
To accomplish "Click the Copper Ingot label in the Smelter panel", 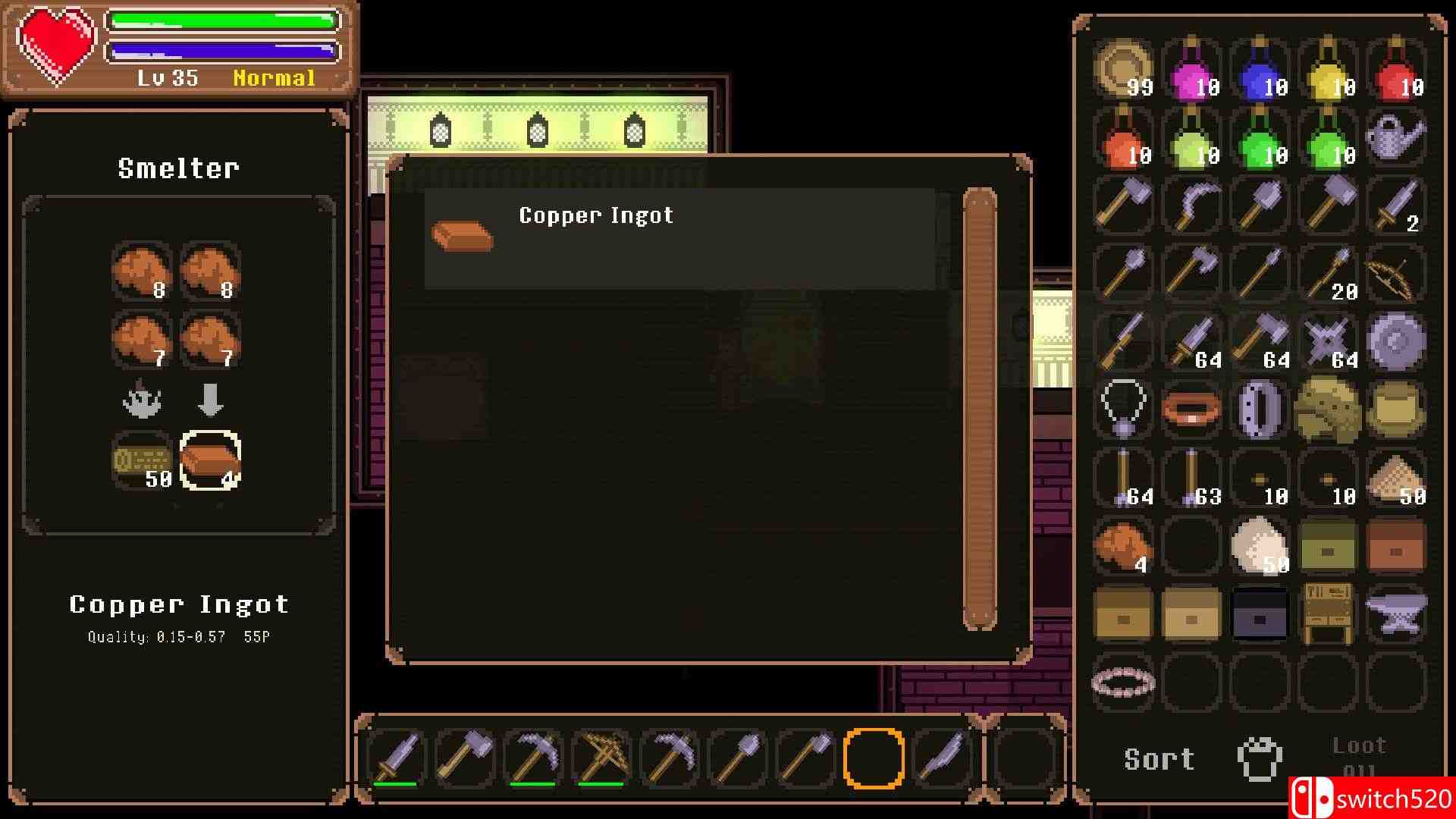I will click(178, 604).
